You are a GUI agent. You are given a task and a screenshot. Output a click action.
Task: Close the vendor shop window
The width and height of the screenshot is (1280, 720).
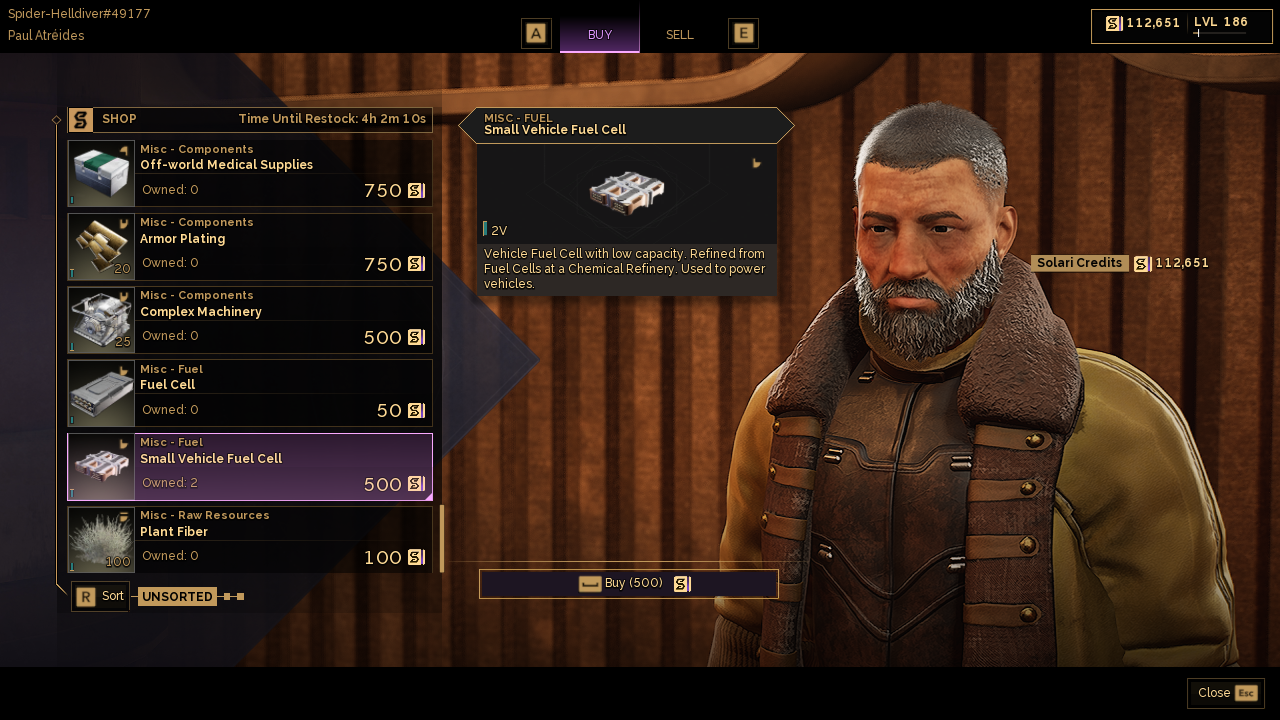(1226, 693)
